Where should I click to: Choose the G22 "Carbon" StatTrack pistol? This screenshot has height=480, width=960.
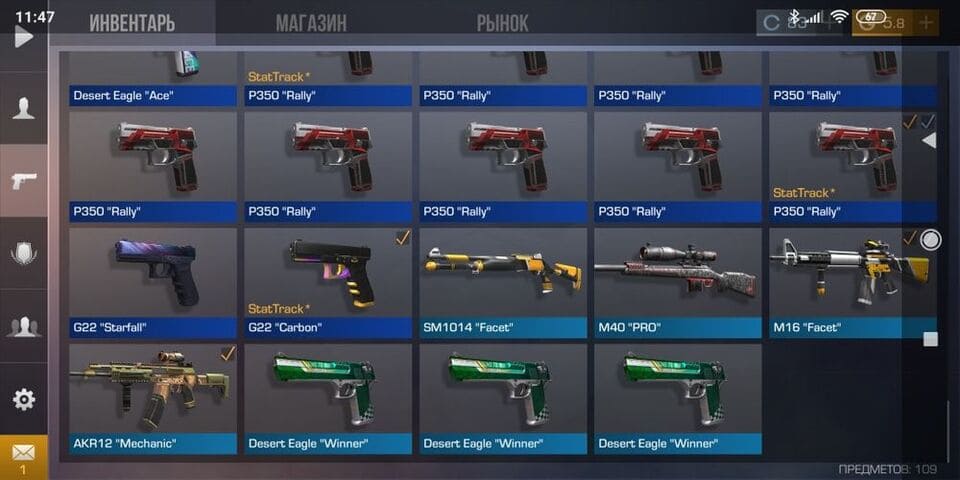(x=328, y=281)
